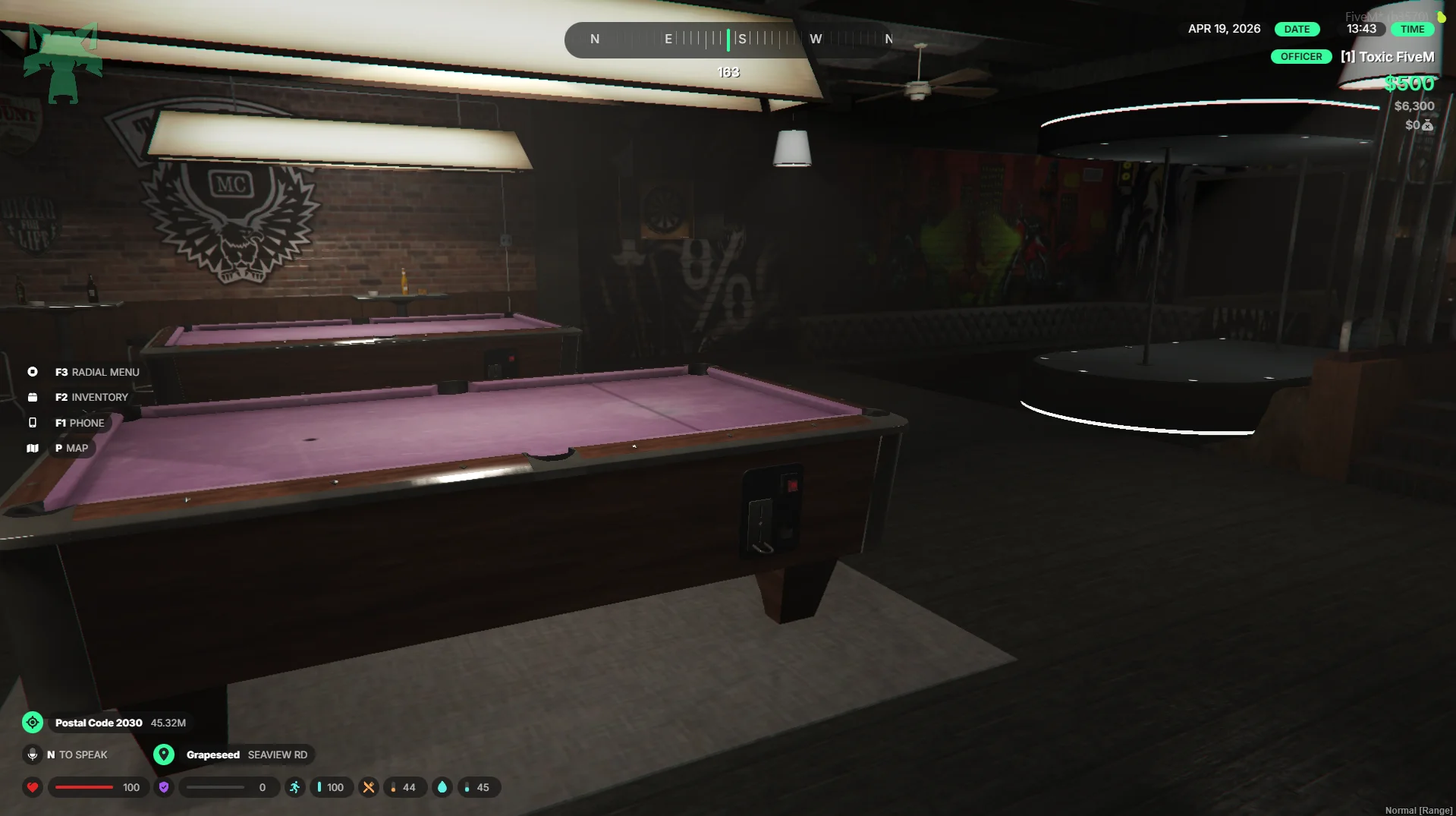Screen dimensions: 1456x816
Task: Click the Grapeseed Seaview Rd street label
Action: pyautogui.click(x=247, y=755)
